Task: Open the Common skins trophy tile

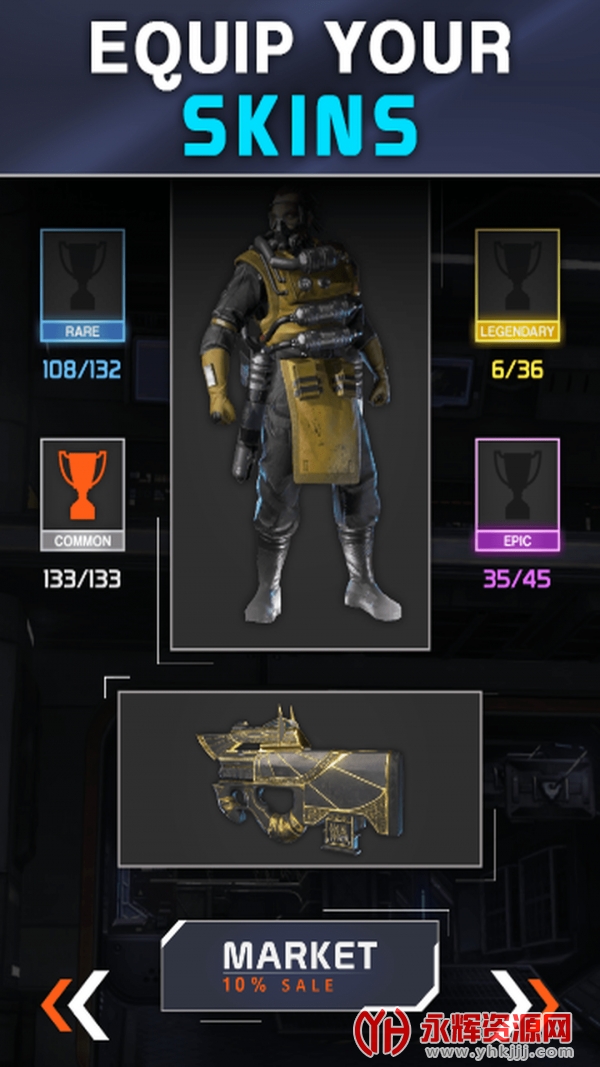Action: (x=83, y=494)
